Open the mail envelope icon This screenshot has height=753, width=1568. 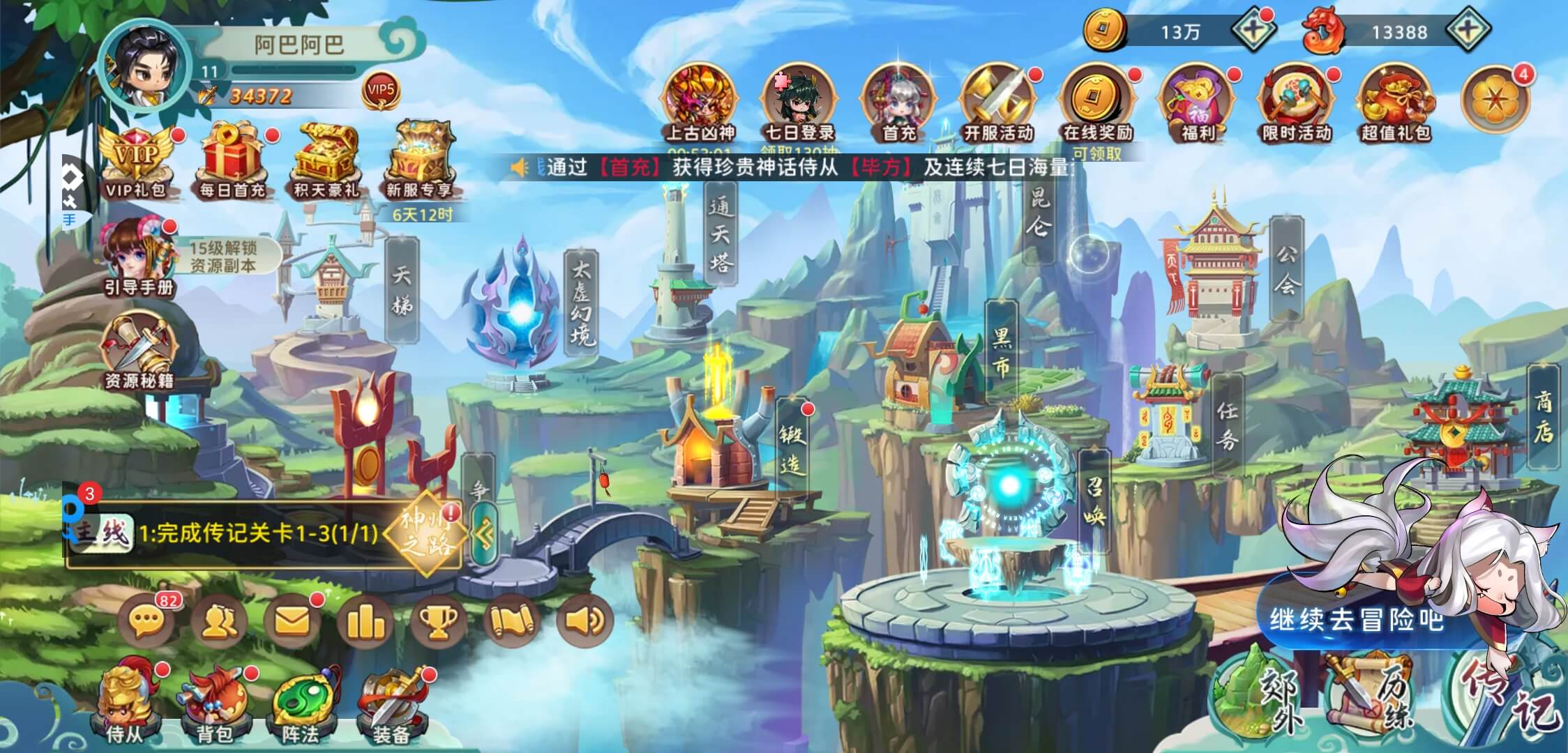click(x=292, y=621)
